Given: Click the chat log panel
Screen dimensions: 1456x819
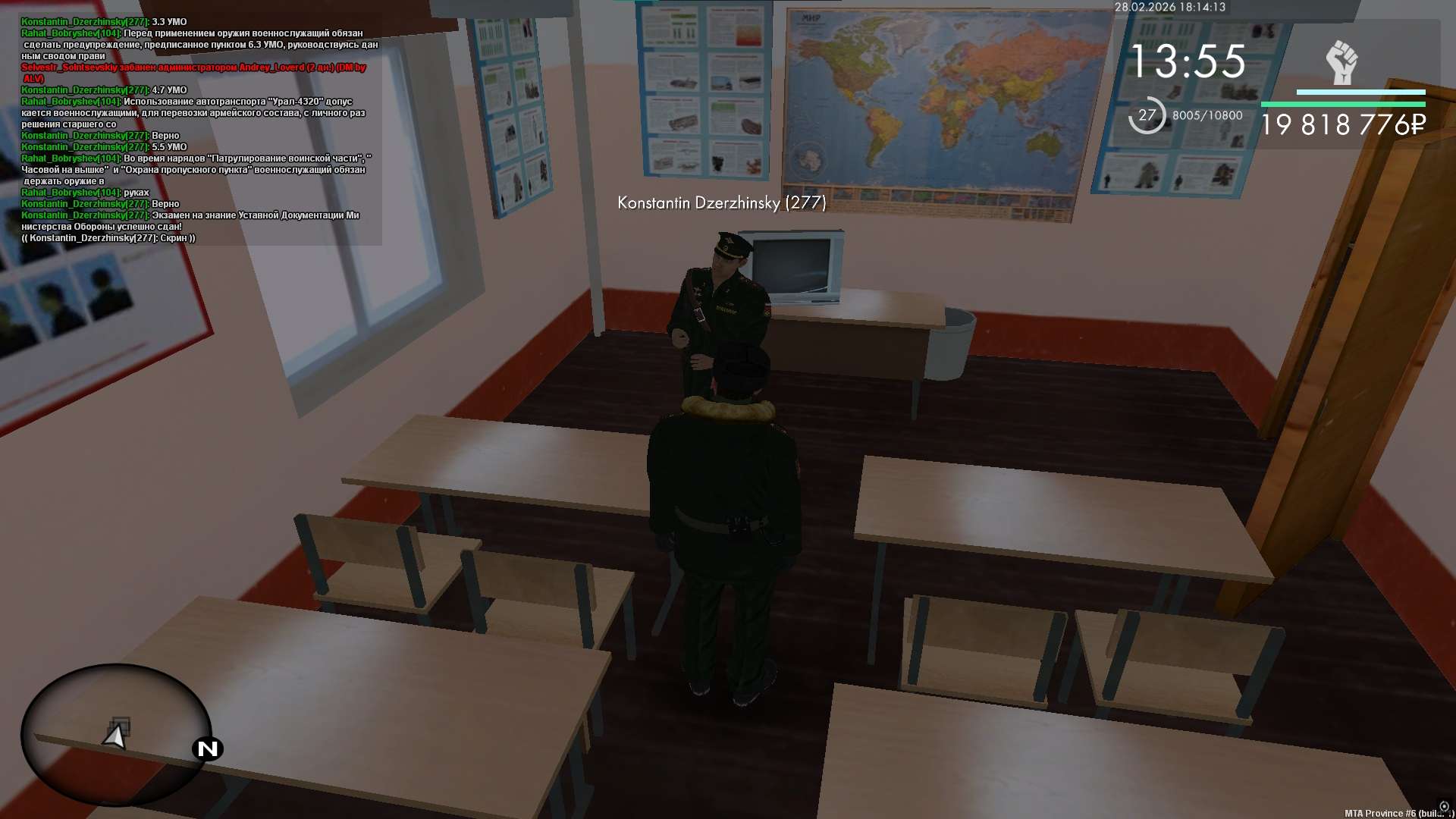Looking at the screenshot, I should [x=199, y=130].
